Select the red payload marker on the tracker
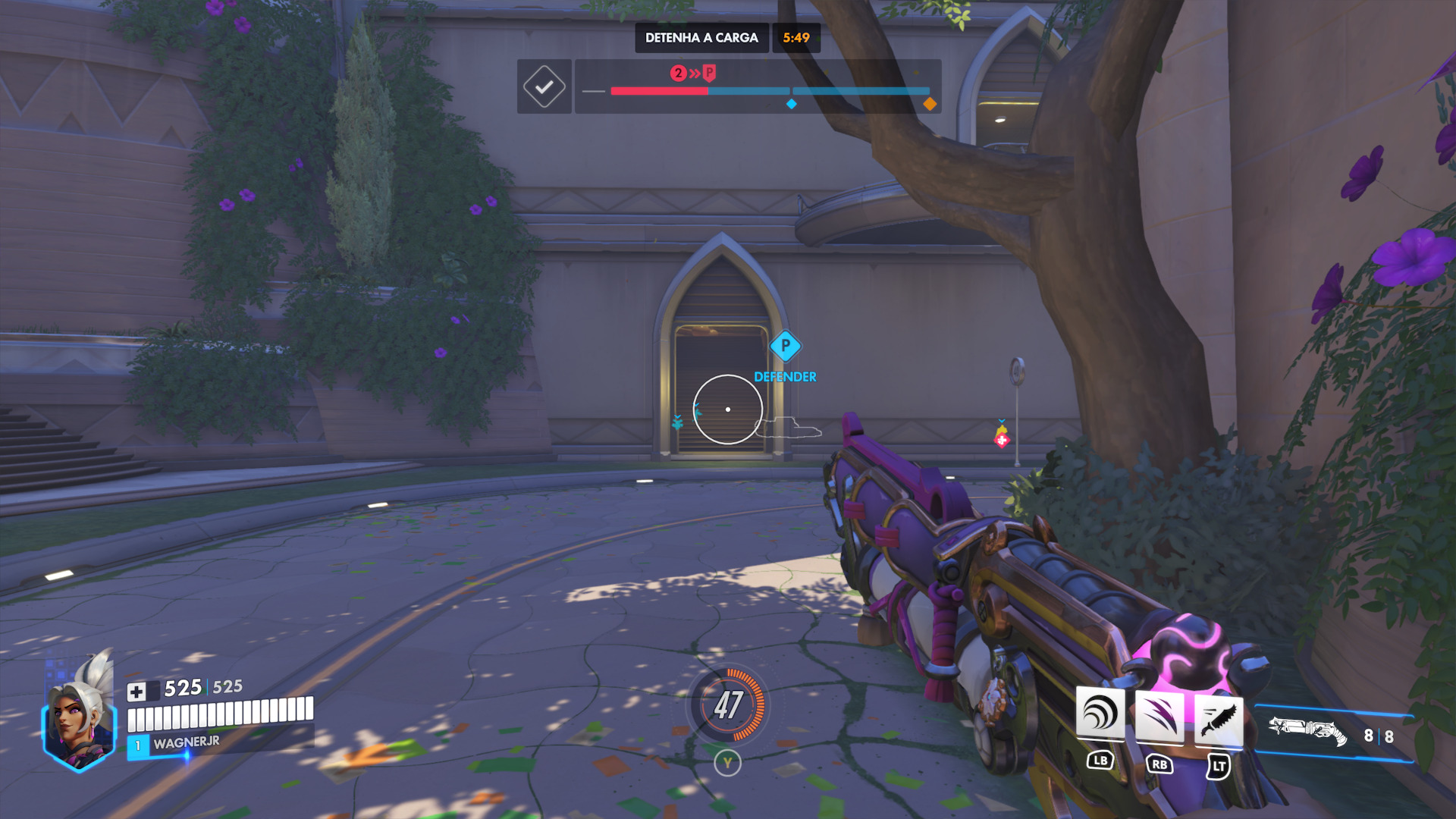The height and width of the screenshot is (819, 1456). [x=708, y=73]
